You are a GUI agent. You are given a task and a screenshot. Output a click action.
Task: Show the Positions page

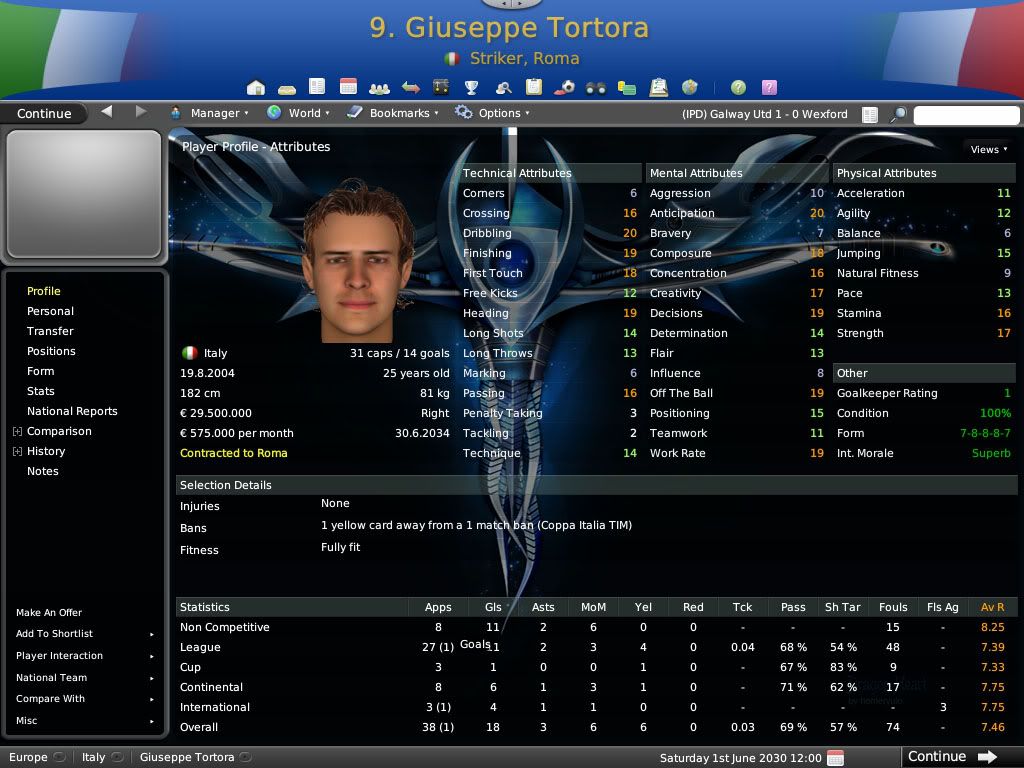51,351
